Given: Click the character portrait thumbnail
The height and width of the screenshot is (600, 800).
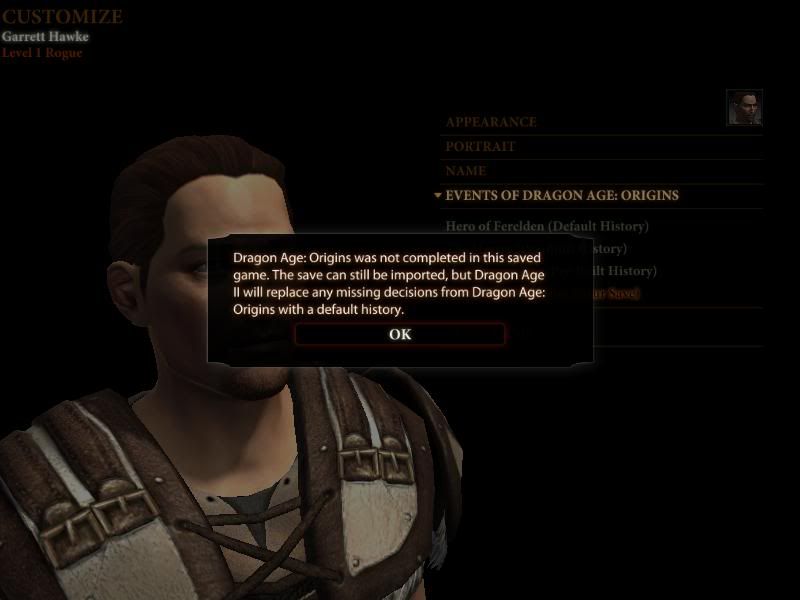Looking at the screenshot, I should [x=744, y=108].
